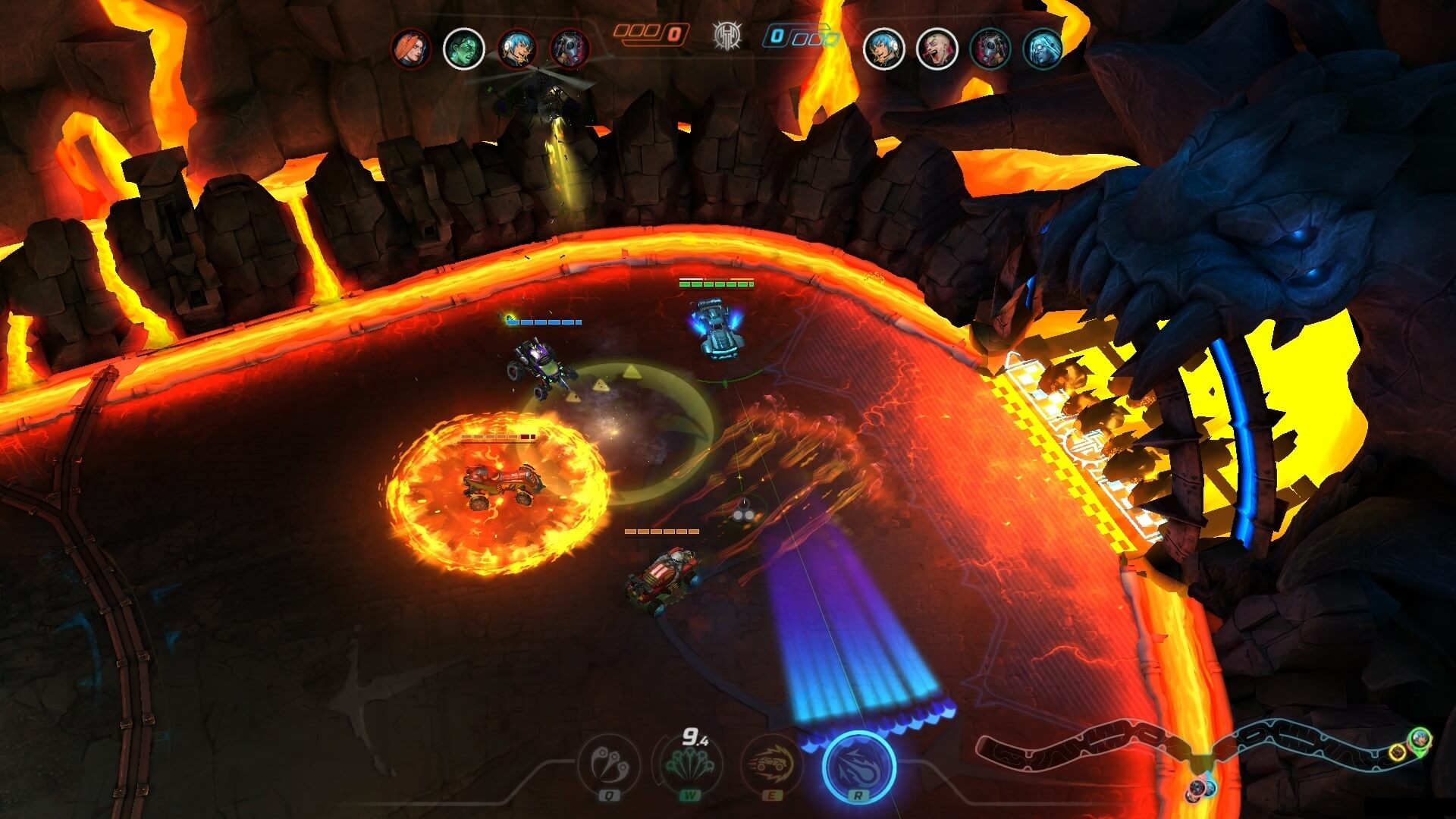
Task: Click the green-faced character portrait
Action: pyautogui.click(x=464, y=49)
